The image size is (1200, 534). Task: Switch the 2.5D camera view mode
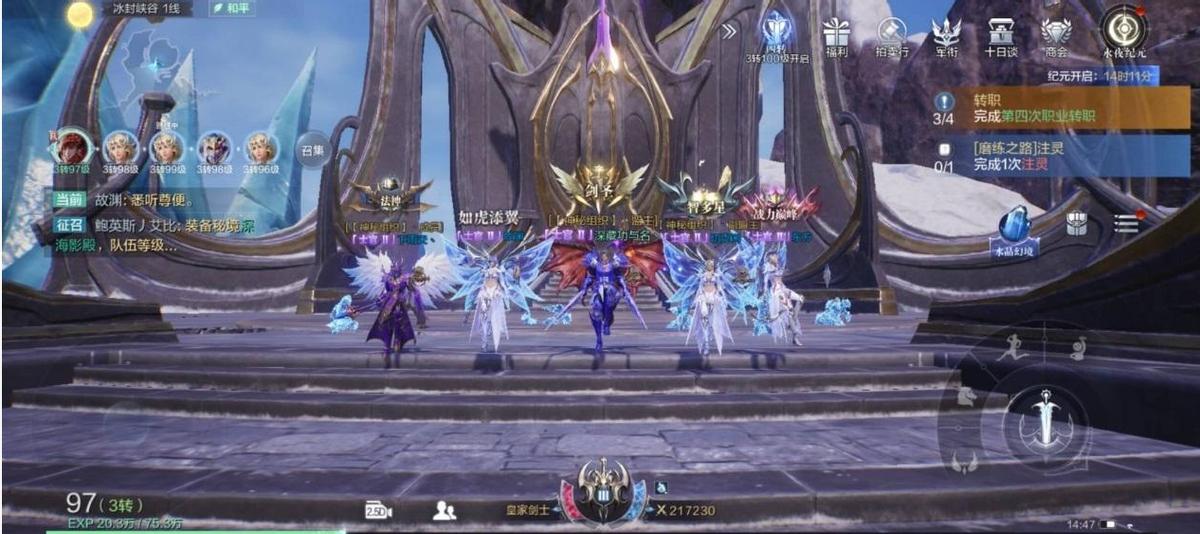(378, 510)
